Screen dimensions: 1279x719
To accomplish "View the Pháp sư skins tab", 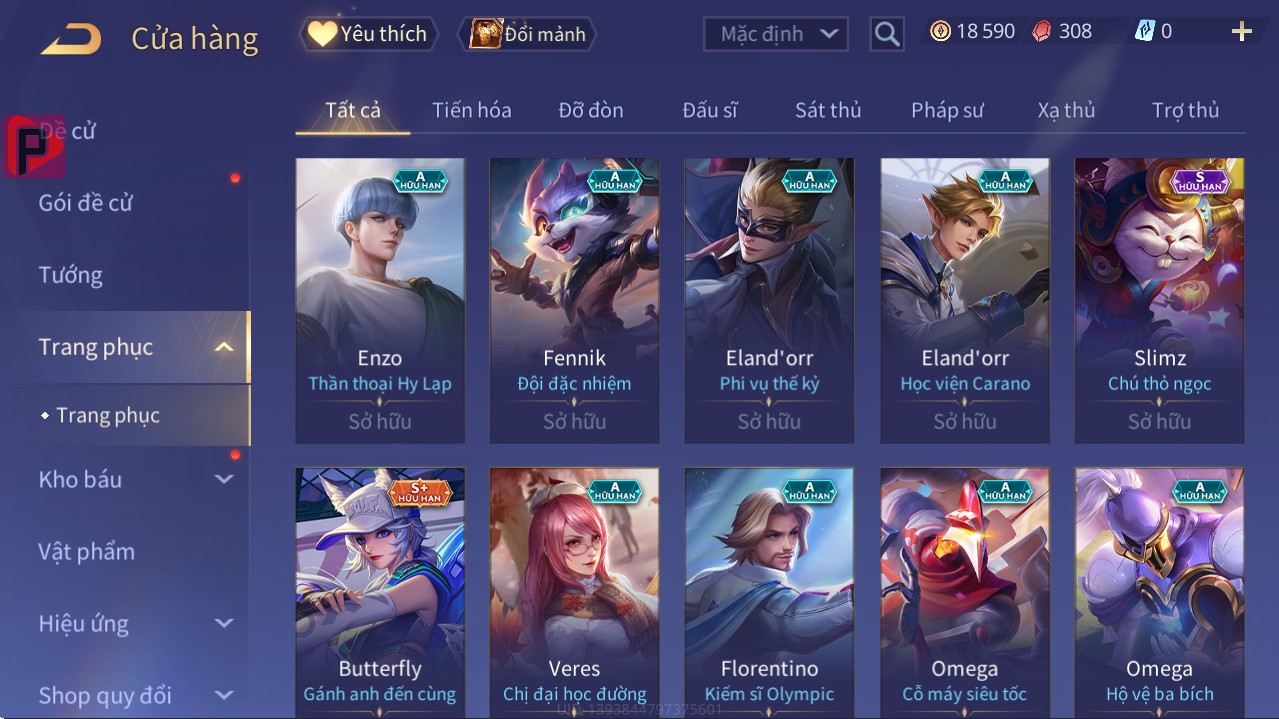I will [947, 110].
